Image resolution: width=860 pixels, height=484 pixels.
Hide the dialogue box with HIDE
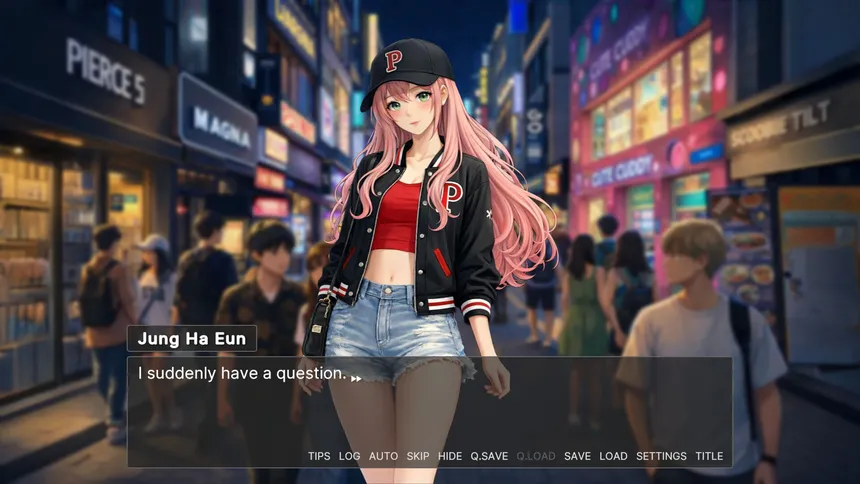click(450, 456)
